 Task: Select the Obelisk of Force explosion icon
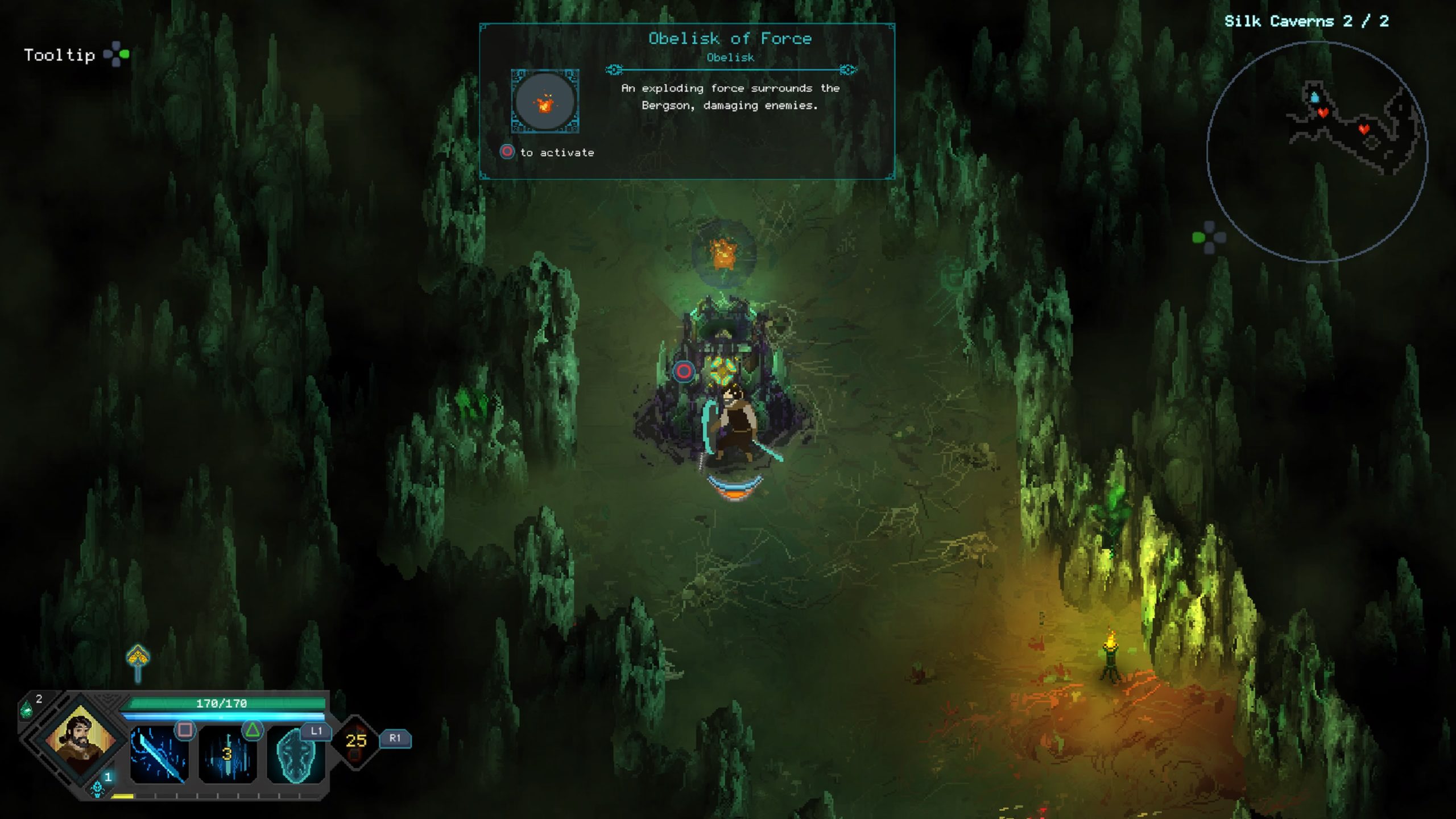545,102
